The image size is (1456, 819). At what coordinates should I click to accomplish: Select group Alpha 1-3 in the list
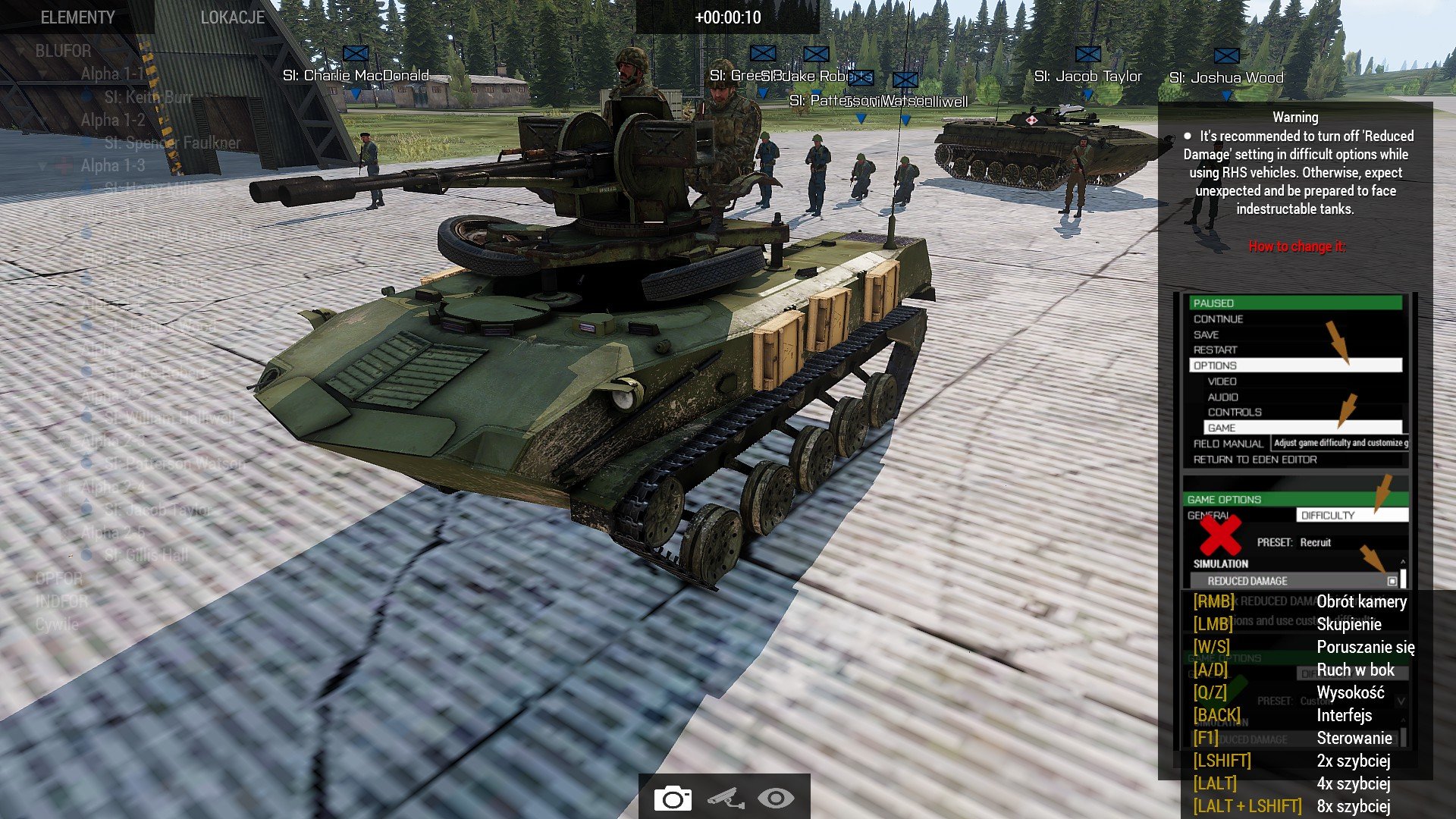pyautogui.click(x=112, y=165)
